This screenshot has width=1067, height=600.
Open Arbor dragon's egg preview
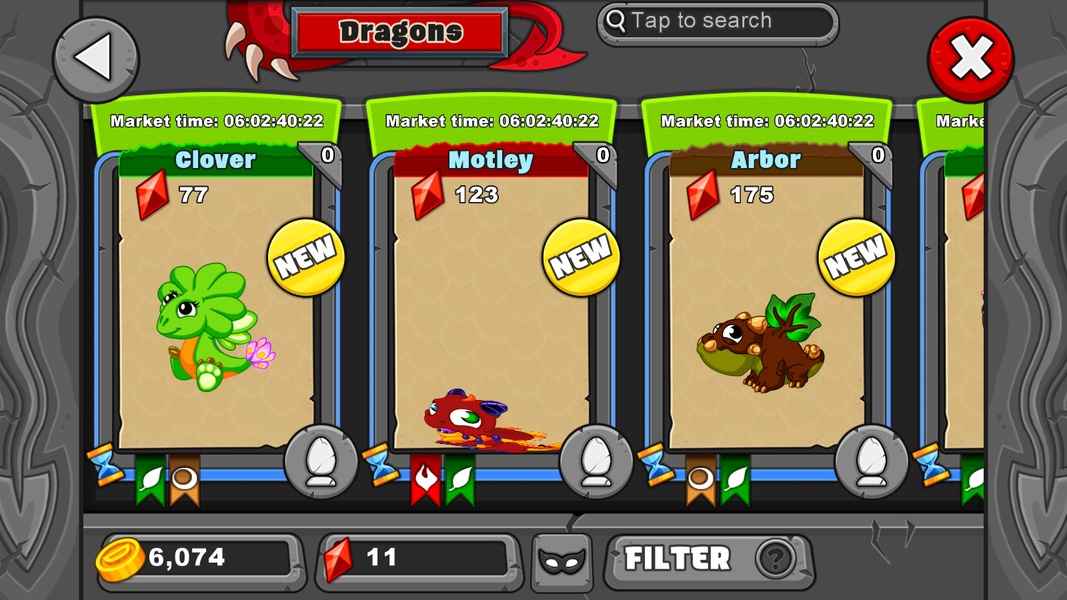pos(871,462)
